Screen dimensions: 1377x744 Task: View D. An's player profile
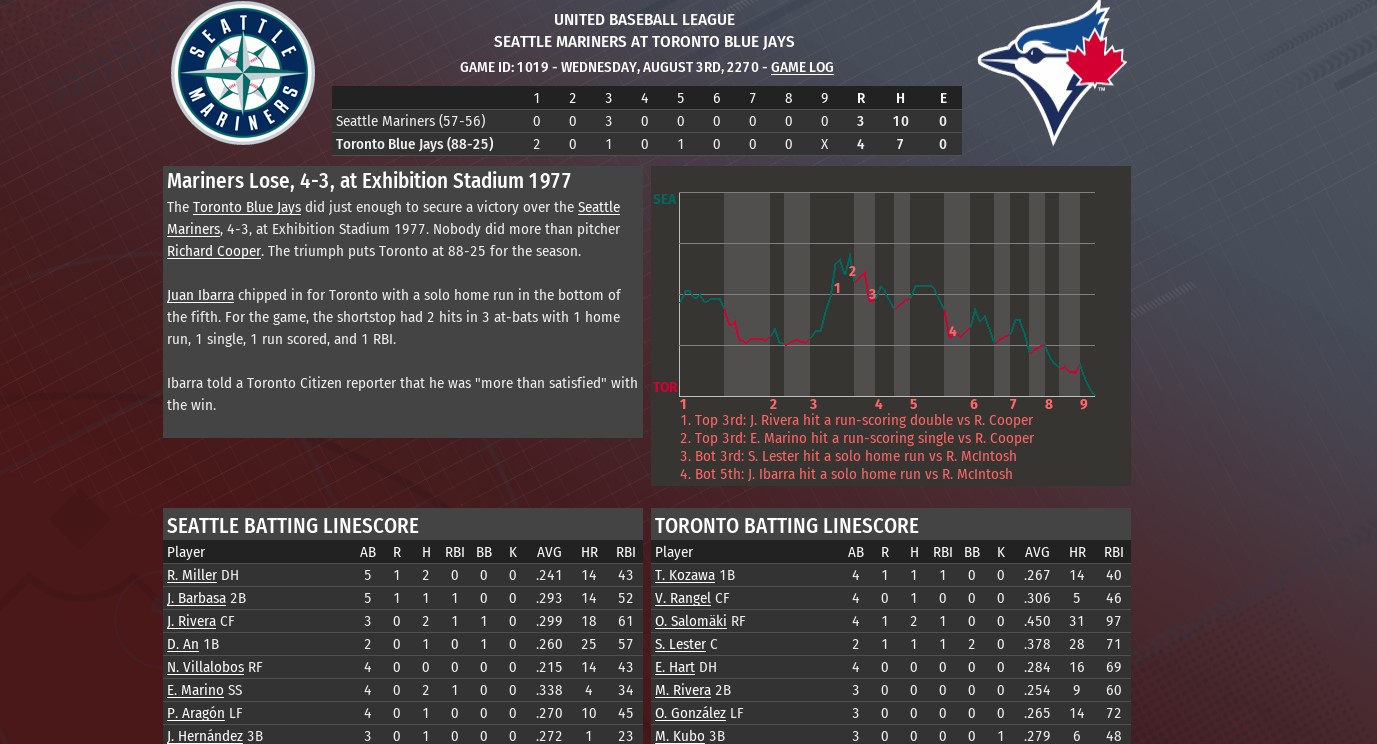point(182,644)
